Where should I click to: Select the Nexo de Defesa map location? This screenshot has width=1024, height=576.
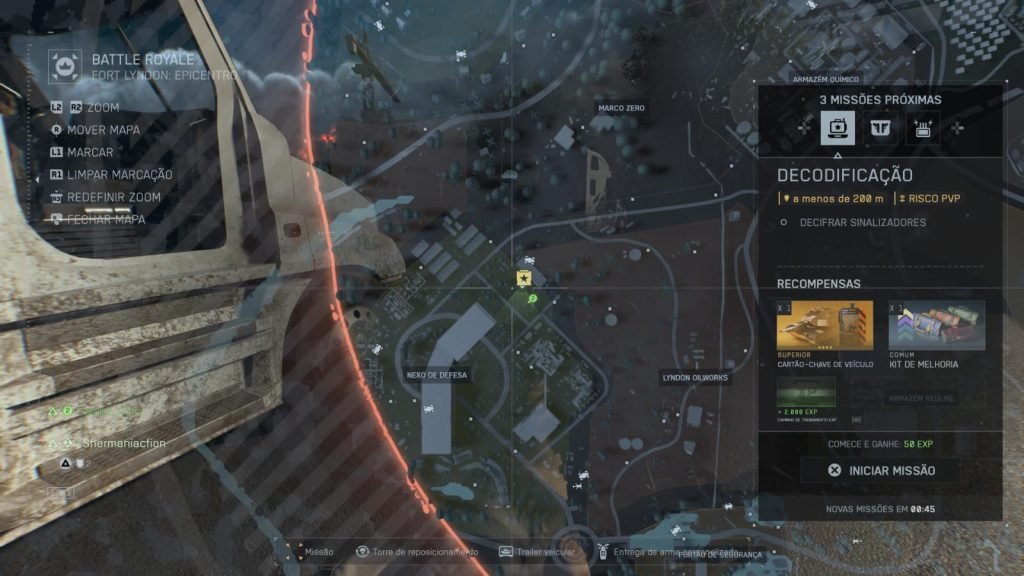tap(437, 375)
